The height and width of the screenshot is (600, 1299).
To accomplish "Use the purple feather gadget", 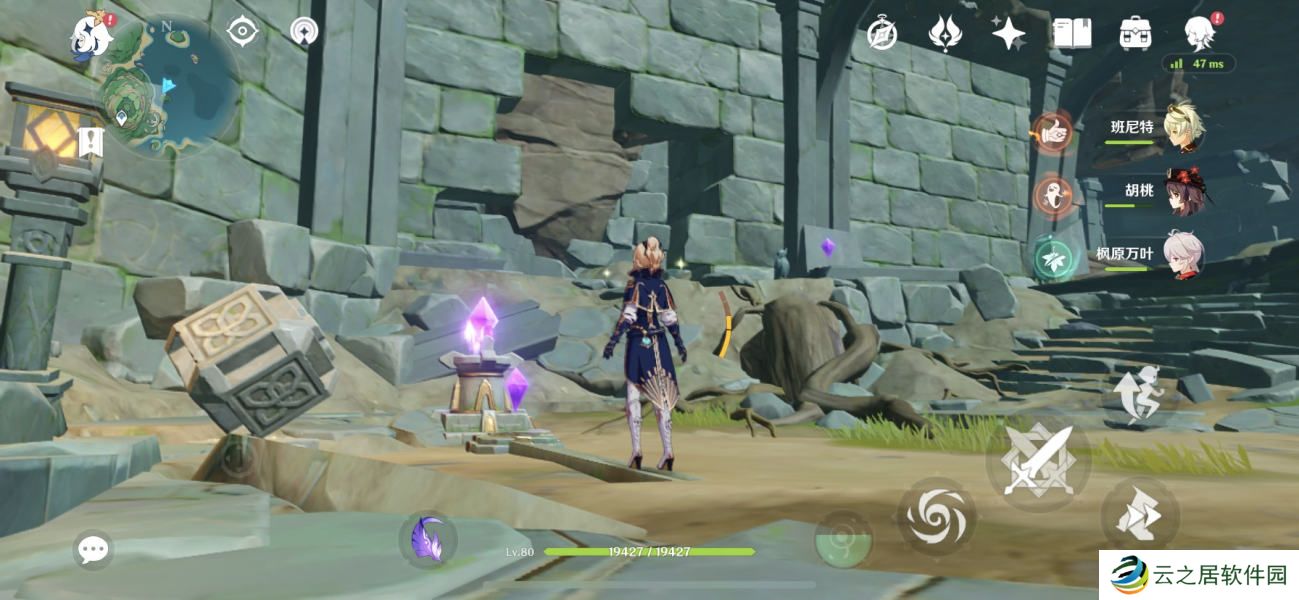I will pyautogui.click(x=428, y=540).
